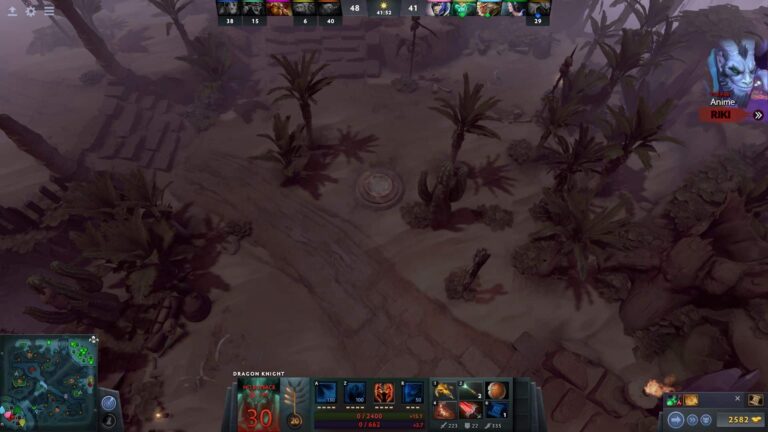Click the upload arrow icon in the top-left corner
The image size is (768, 432).
click(12, 11)
